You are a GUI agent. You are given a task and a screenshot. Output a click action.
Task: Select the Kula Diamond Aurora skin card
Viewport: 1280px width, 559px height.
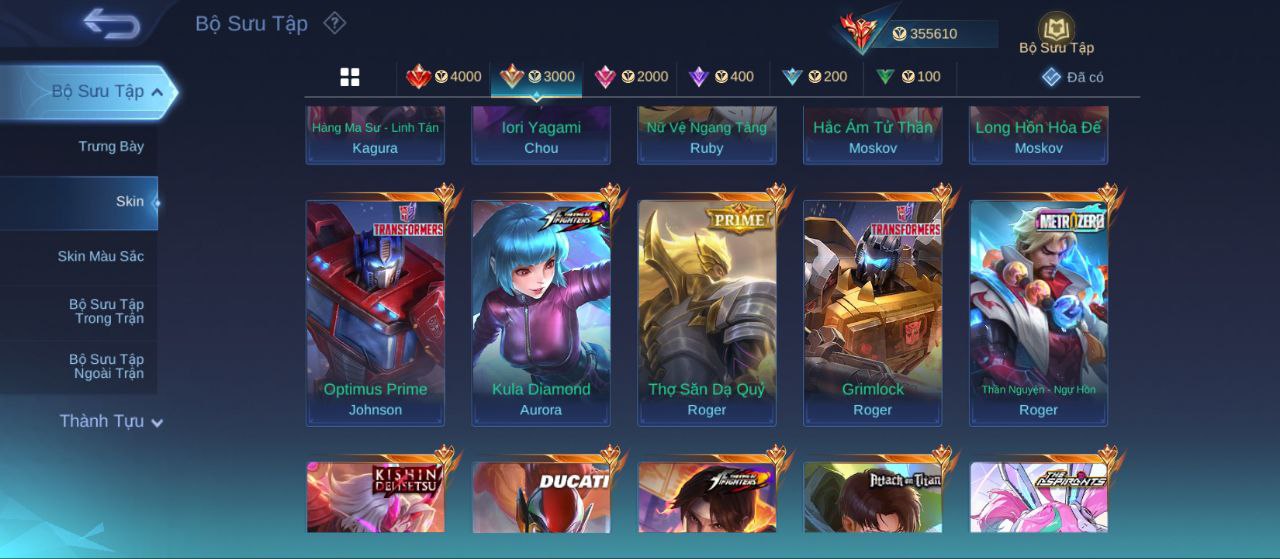coord(541,312)
